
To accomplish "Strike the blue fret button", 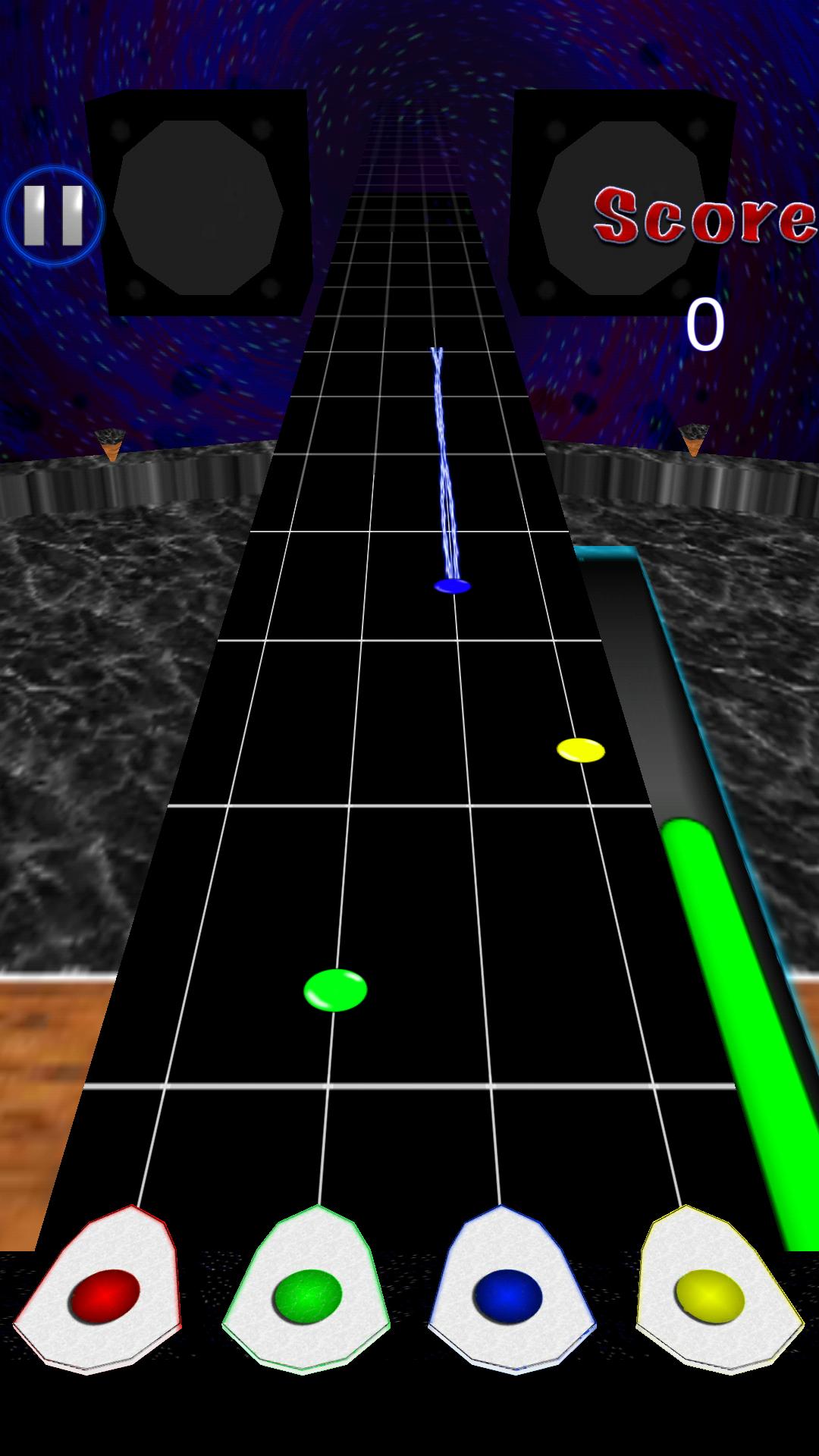I will [x=508, y=1295].
